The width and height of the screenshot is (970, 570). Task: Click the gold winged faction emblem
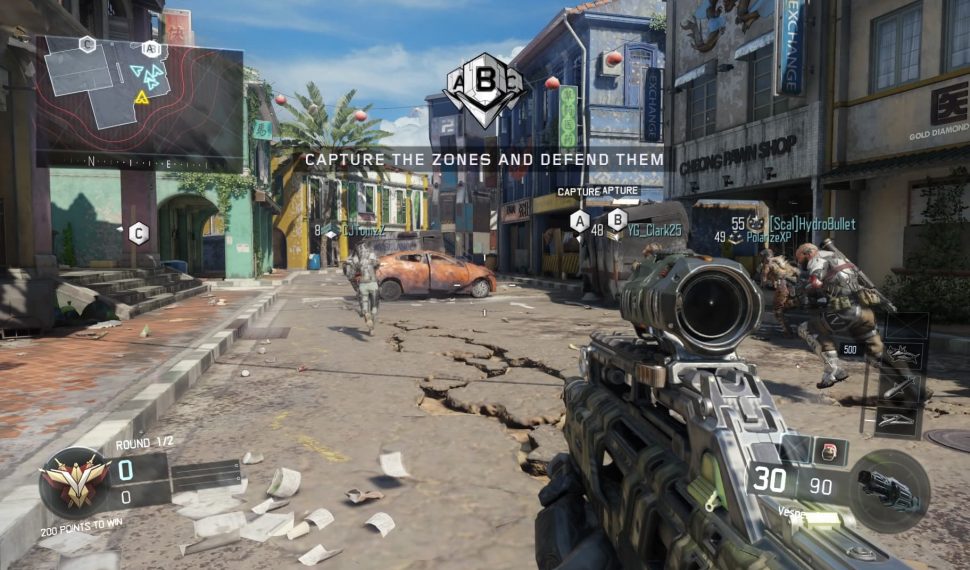tap(74, 483)
